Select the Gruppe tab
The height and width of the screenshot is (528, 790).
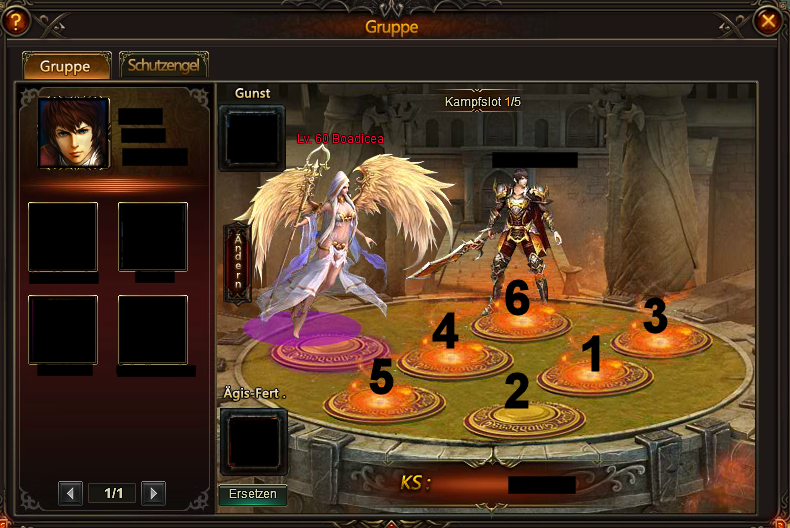65,66
